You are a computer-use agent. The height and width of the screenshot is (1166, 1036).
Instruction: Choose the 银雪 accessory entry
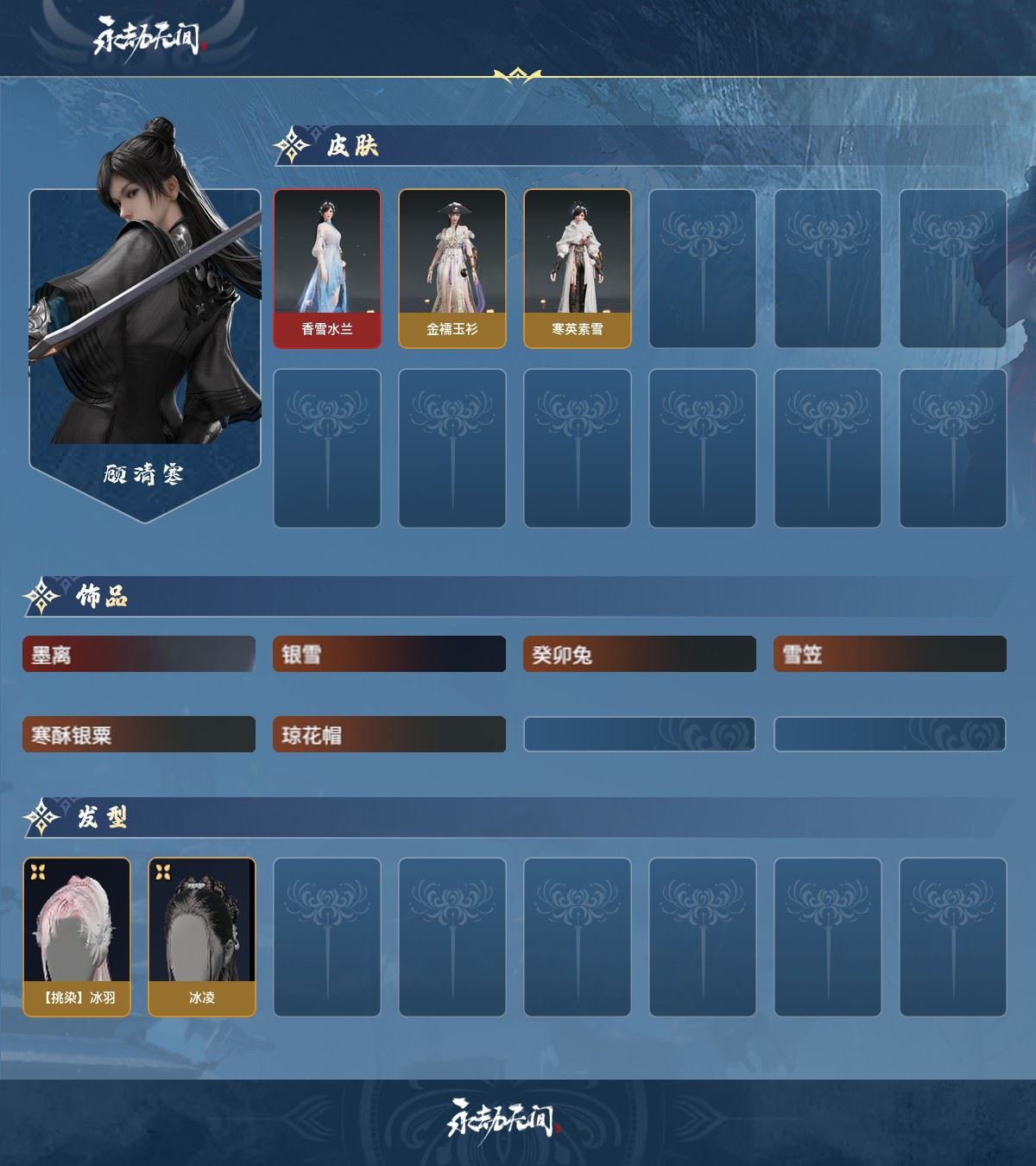tap(389, 655)
